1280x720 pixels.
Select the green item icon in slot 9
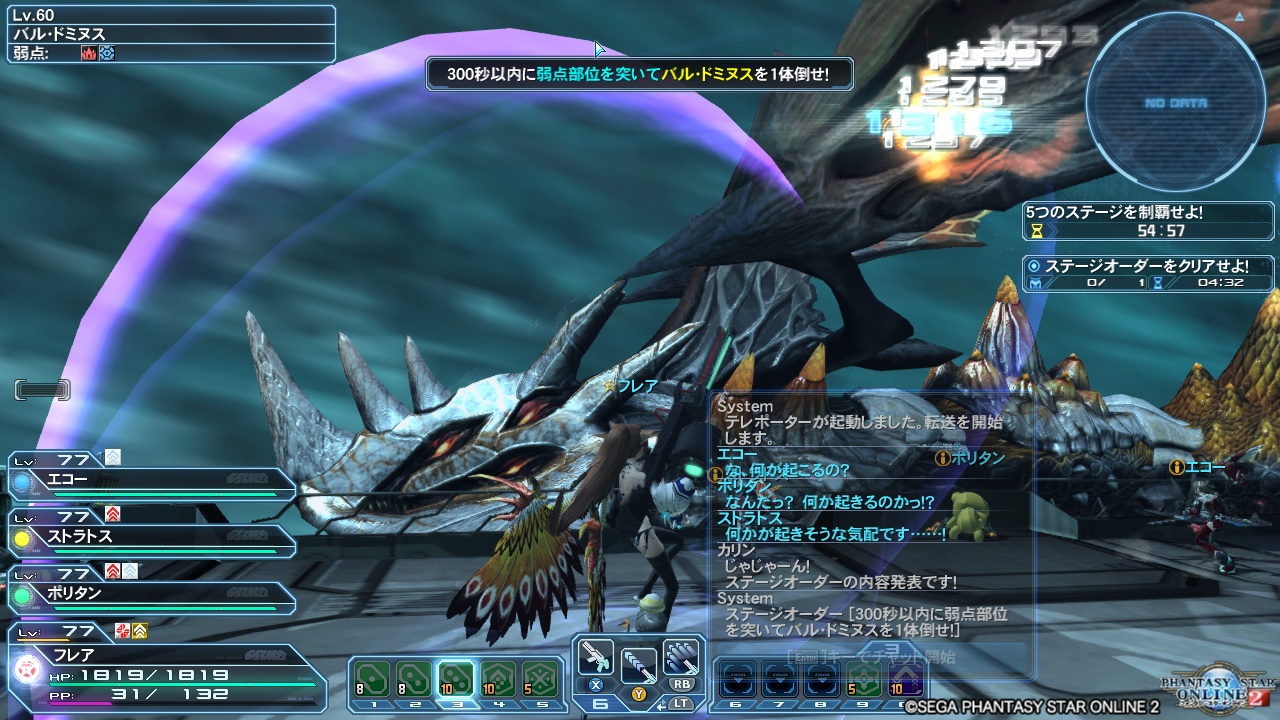coord(864,680)
